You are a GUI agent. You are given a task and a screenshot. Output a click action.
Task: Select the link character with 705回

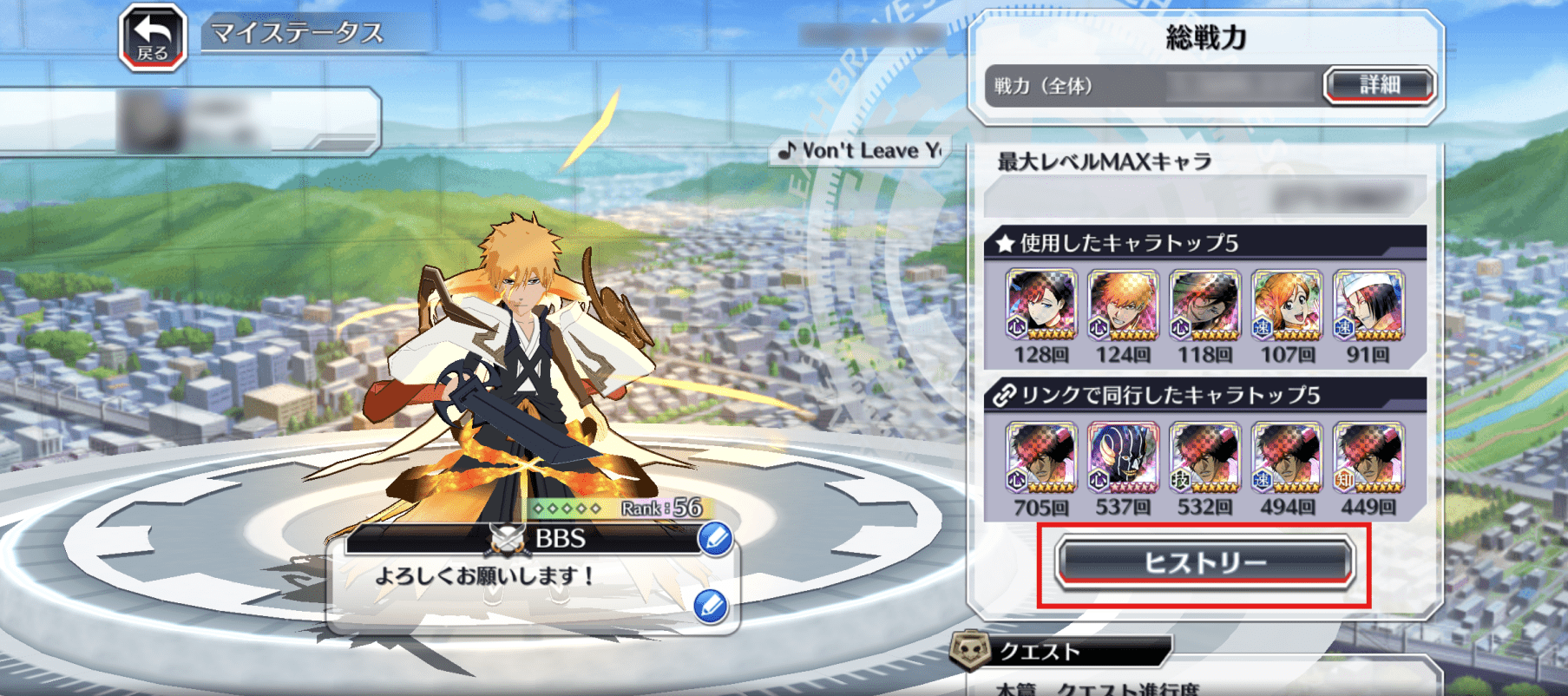coord(1040,456)
